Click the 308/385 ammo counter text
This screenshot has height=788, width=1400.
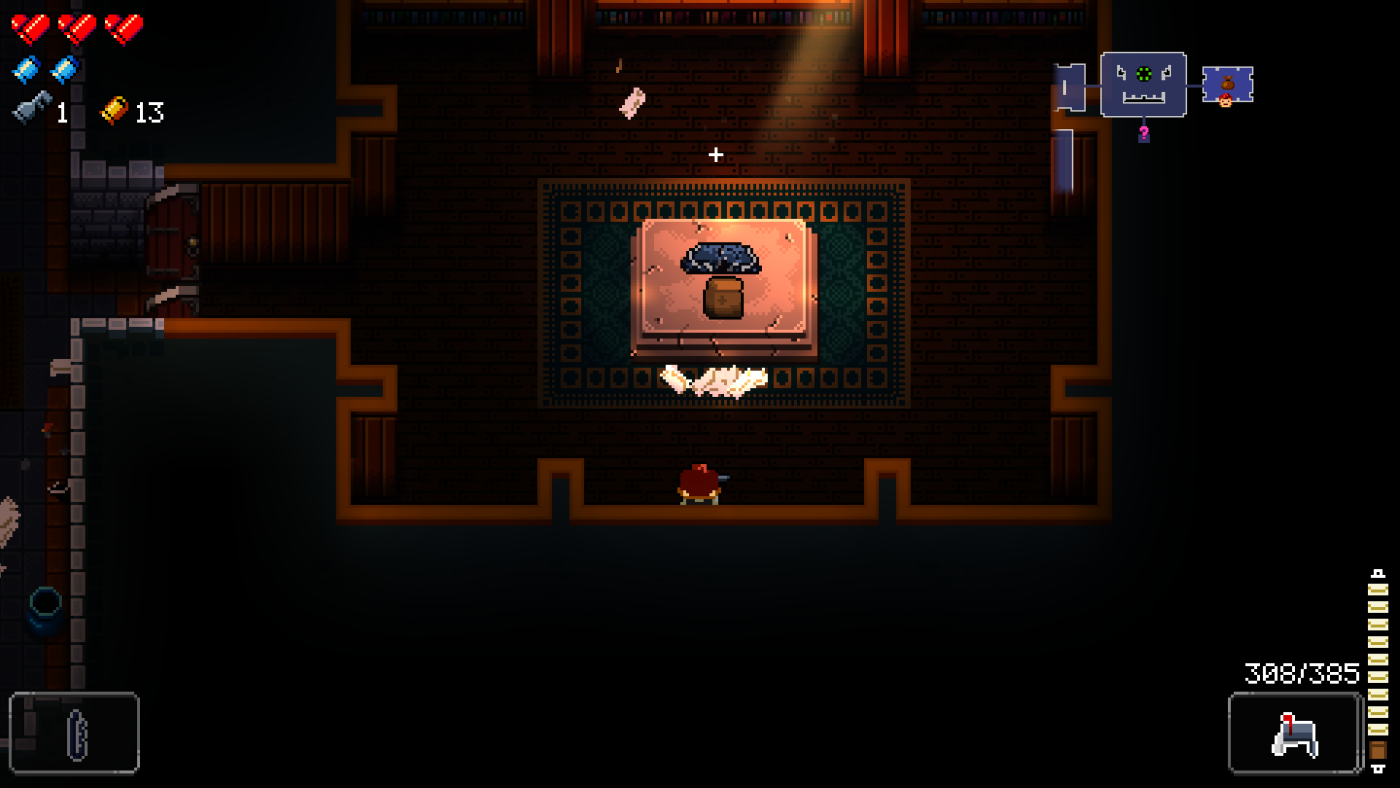click(1302, 671)
